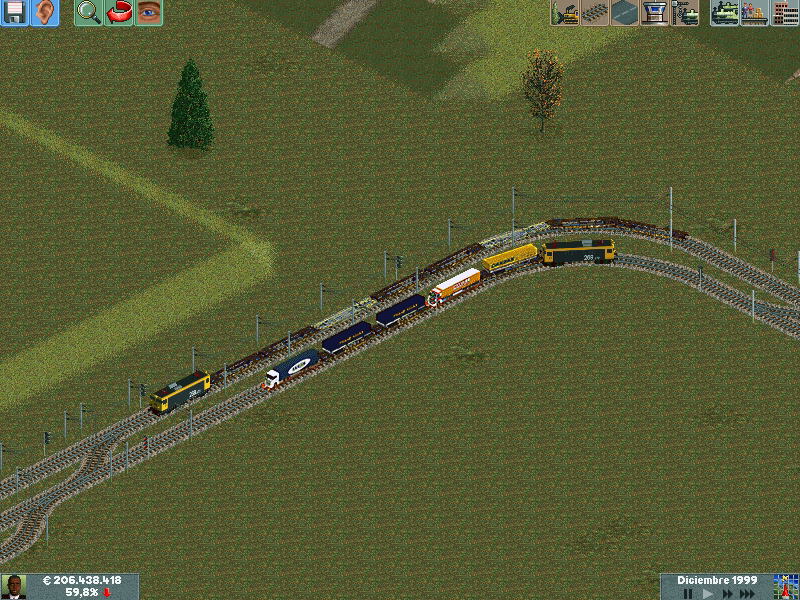Rotate the view with the red arrow

pos(119,13)
